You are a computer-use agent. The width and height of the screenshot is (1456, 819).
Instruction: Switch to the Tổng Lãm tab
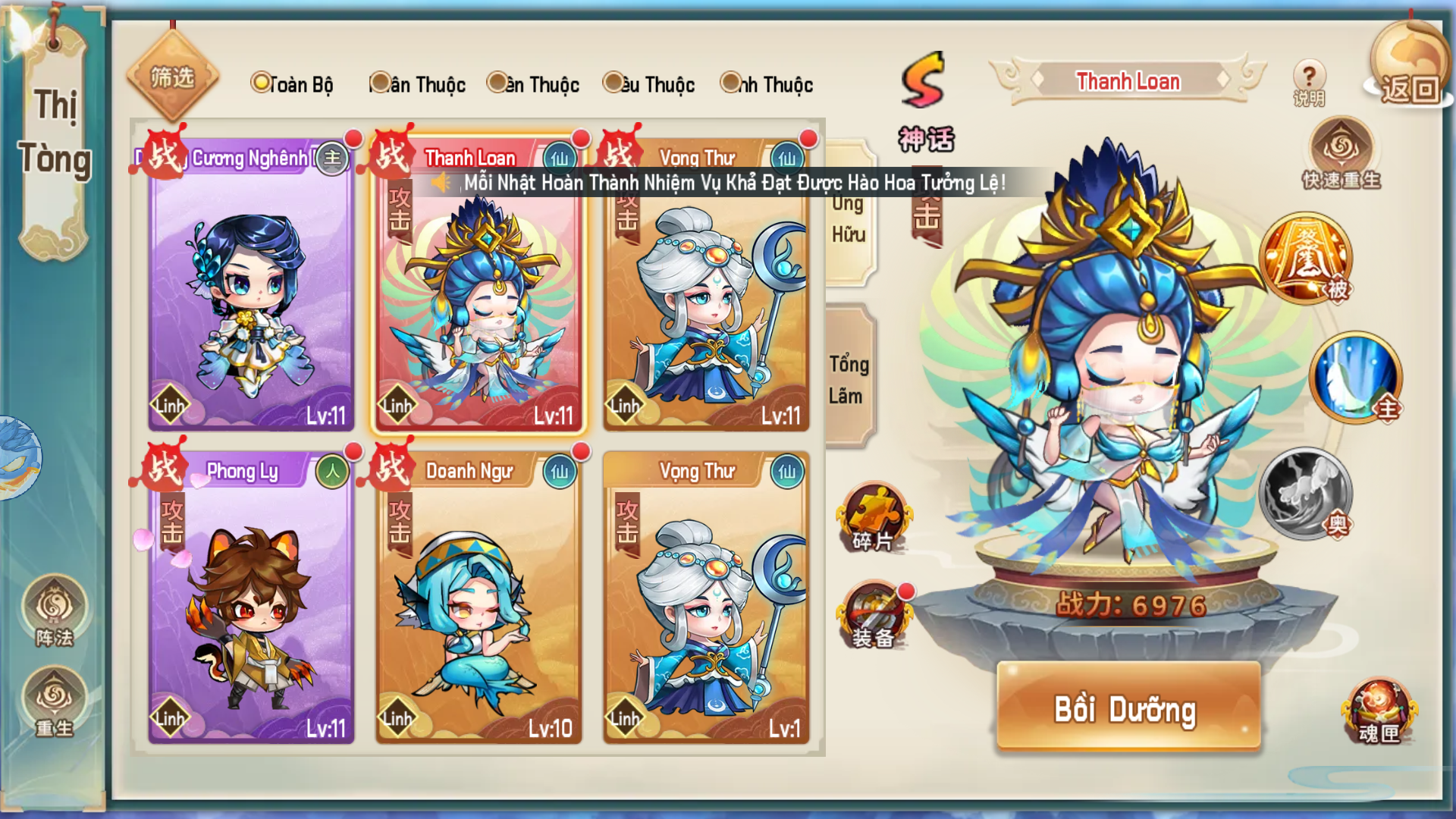point(849,379)
